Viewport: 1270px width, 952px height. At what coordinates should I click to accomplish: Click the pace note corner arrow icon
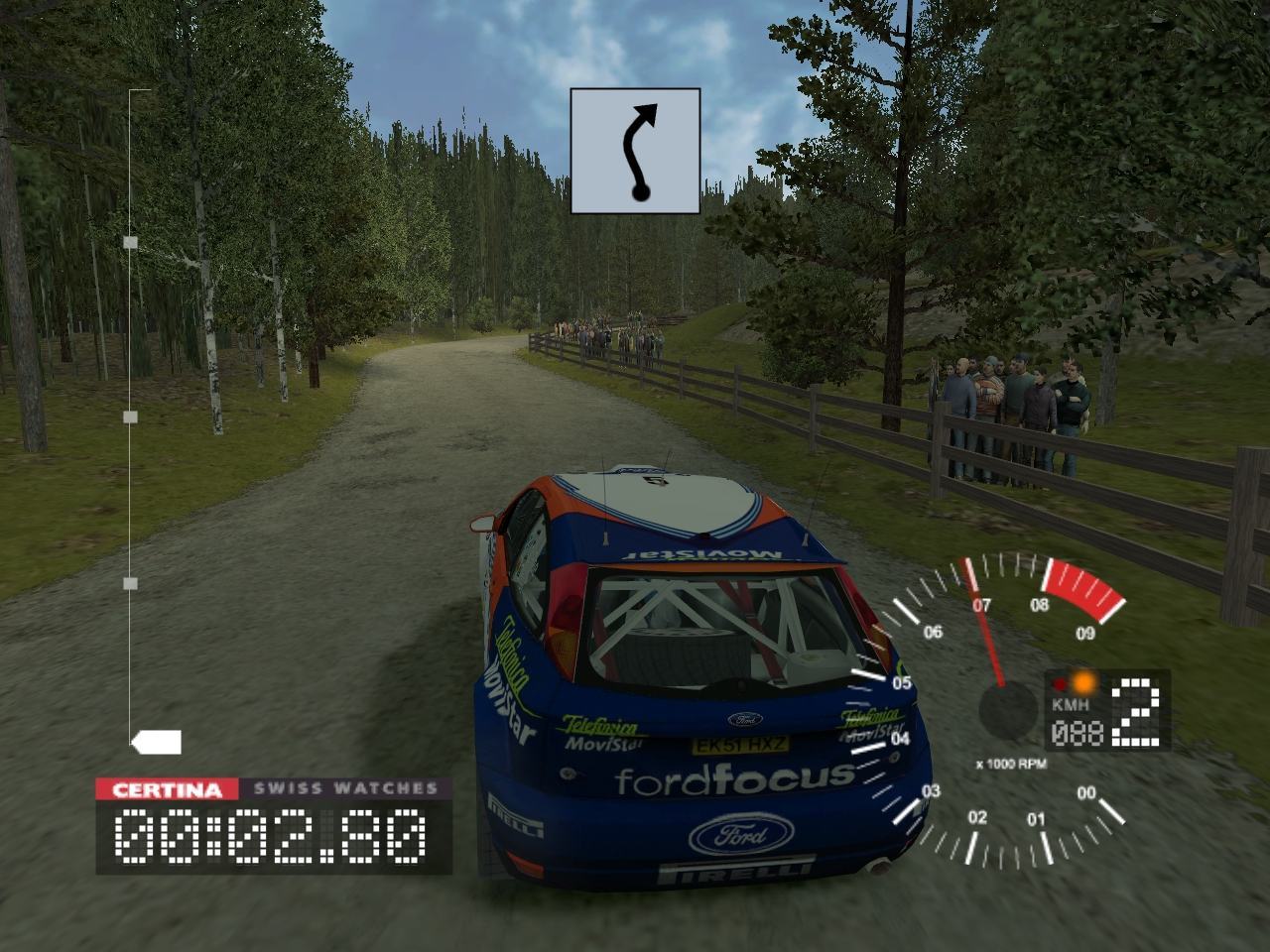[635, 151]
